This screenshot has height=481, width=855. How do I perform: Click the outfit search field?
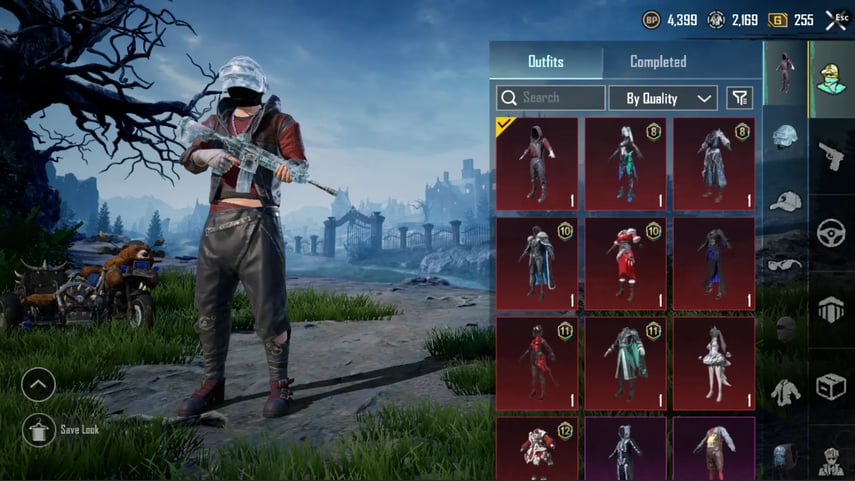tap(551, 98)
